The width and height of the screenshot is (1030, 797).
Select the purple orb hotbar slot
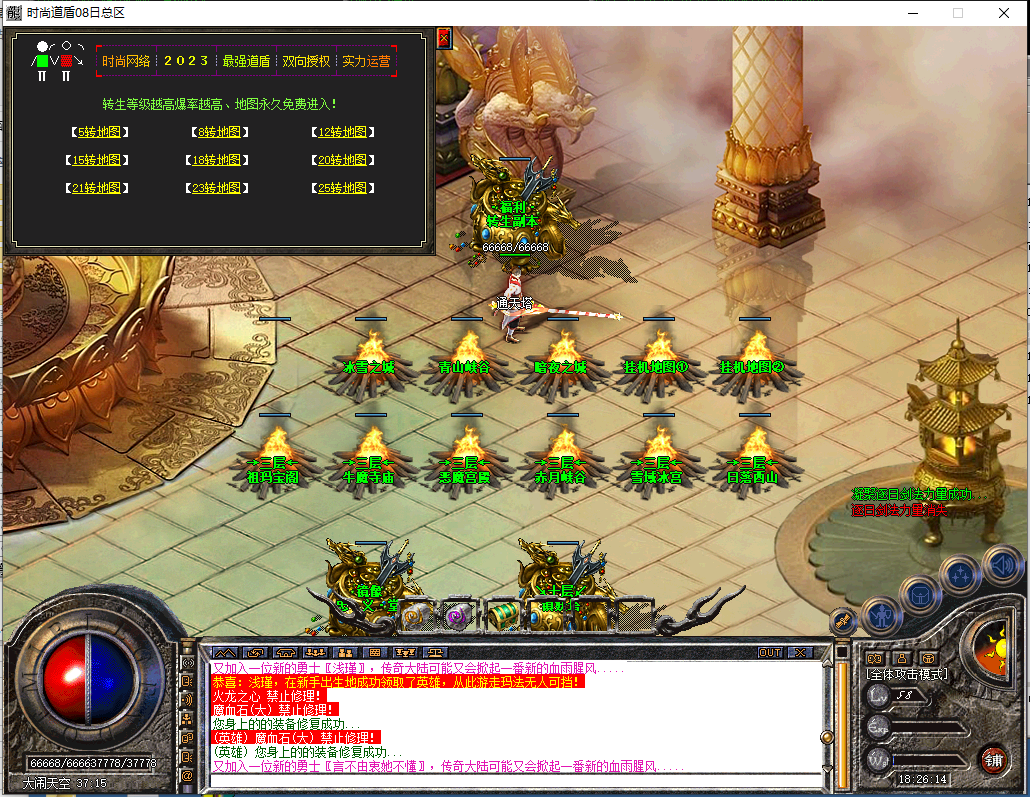(459, 616)
